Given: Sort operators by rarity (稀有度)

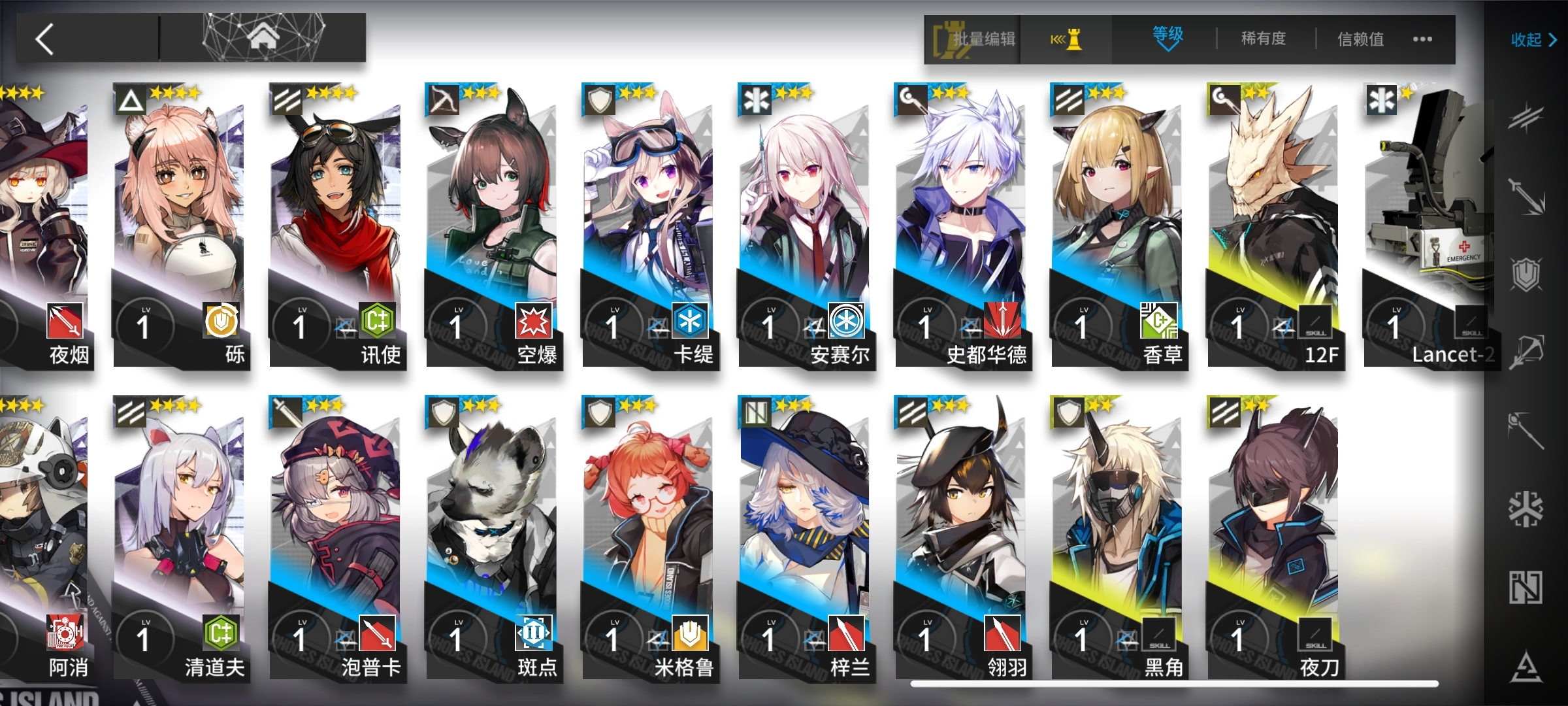Looking at the screenshot, I should click(x=1264, y=39).
